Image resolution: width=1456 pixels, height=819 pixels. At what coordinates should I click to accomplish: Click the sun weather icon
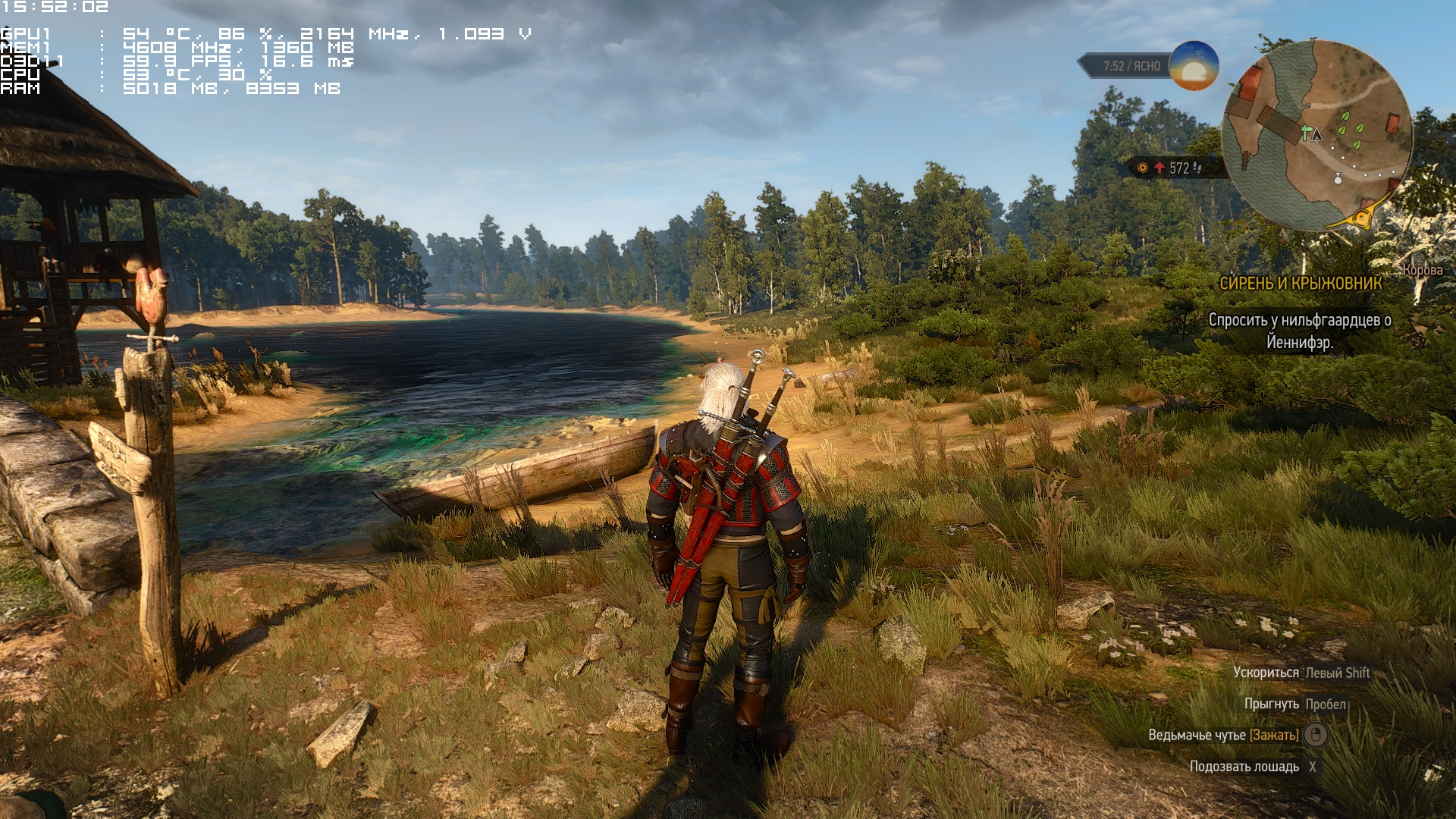(x=1194, y=66)
